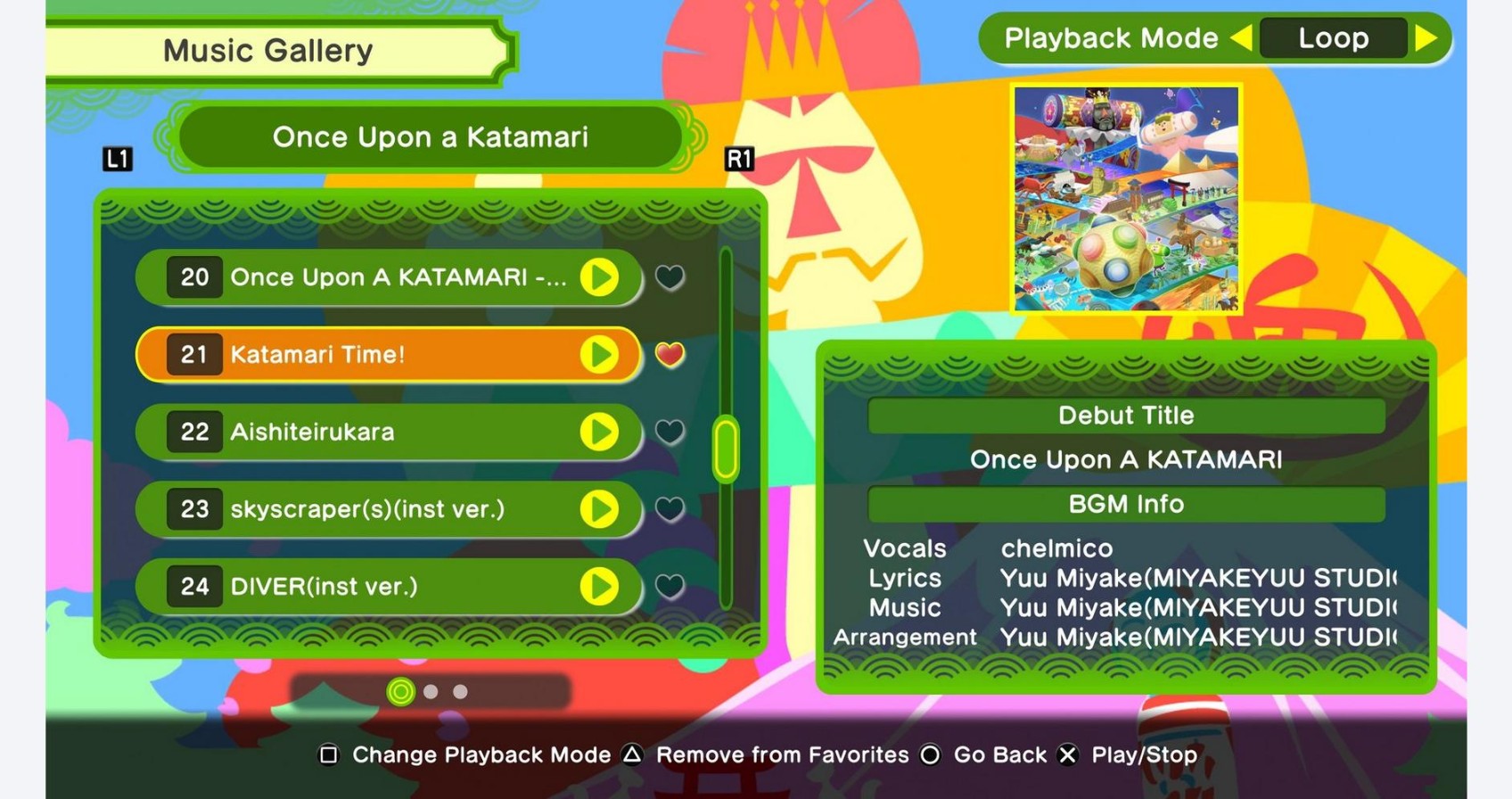Unfavorite Katamari Time! via its red heart
This screenshot has width=1512, height=799.
pos(670,354)
